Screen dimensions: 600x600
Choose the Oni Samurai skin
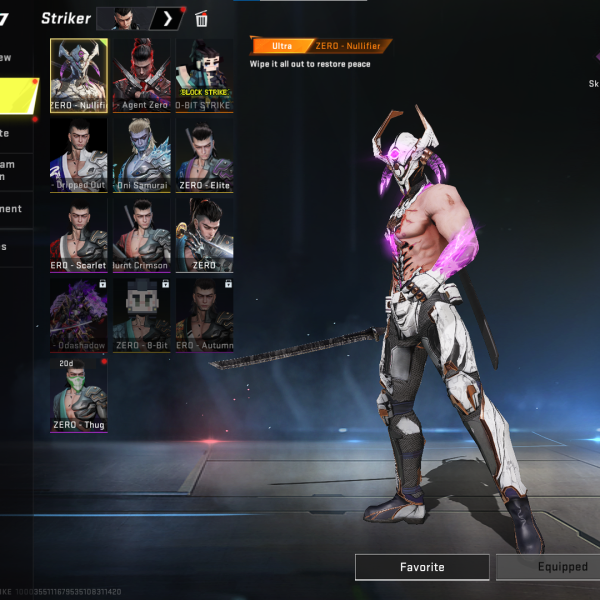tap(142, 155)
